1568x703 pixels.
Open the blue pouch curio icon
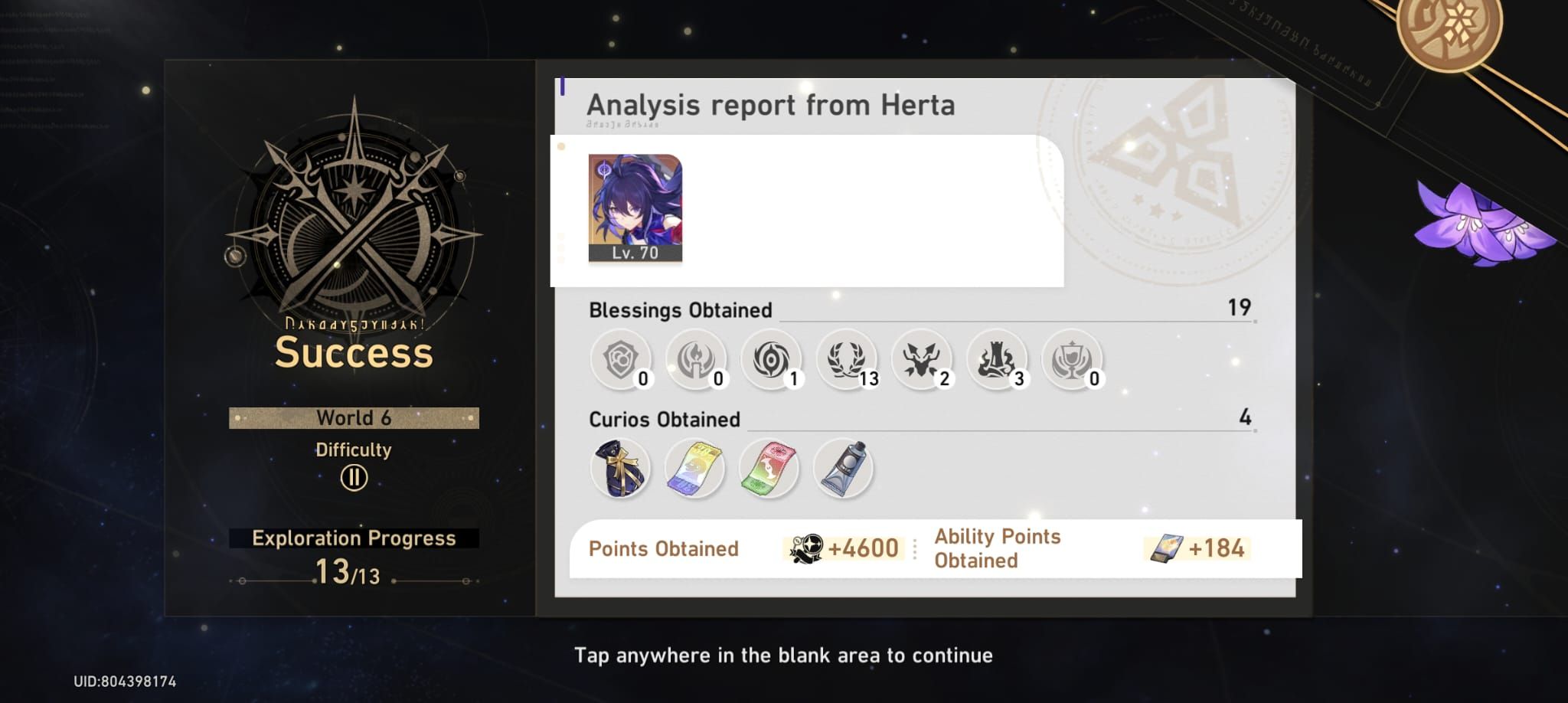point(620,467)
